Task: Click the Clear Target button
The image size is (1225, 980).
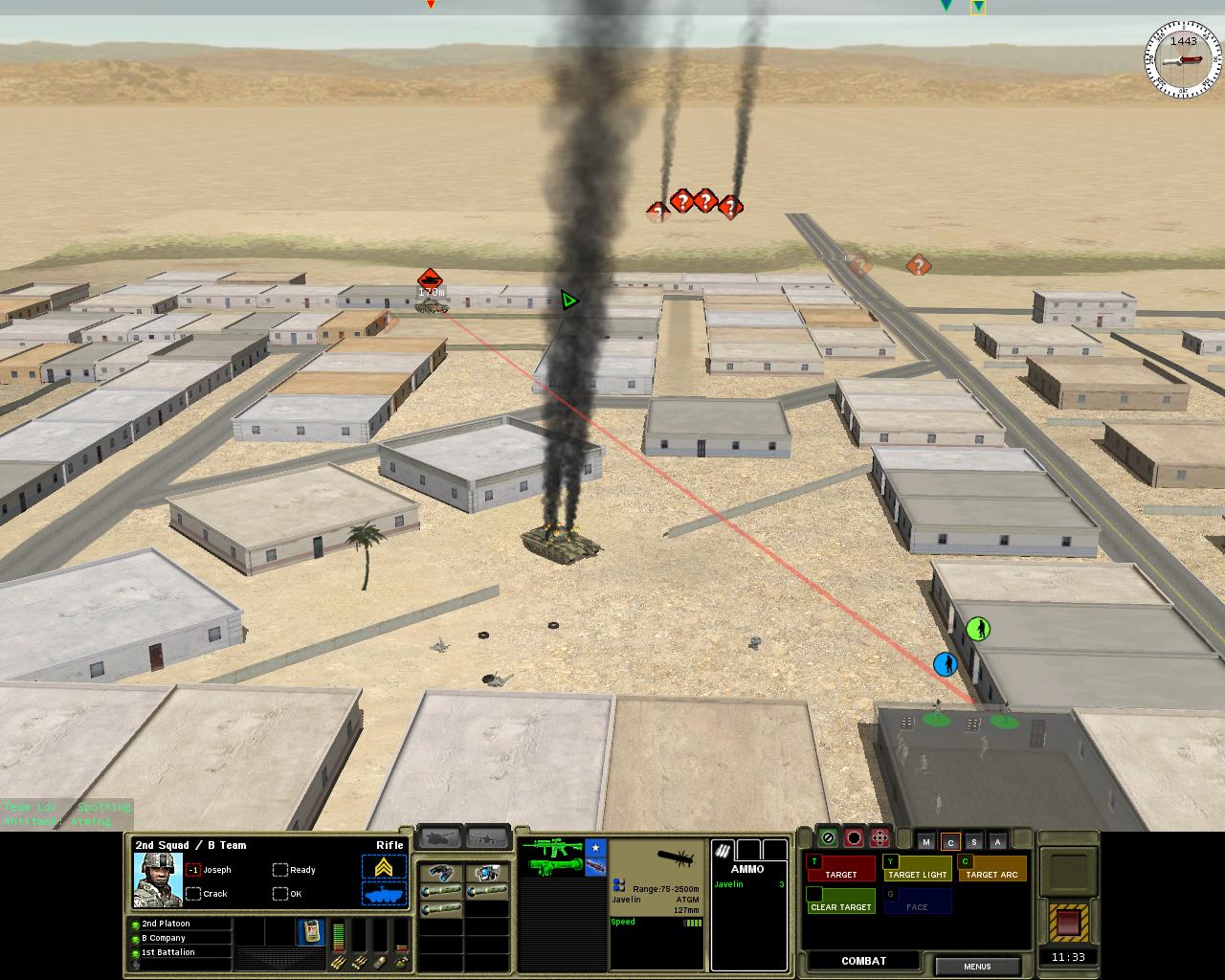Action: (x=841, y=901)
